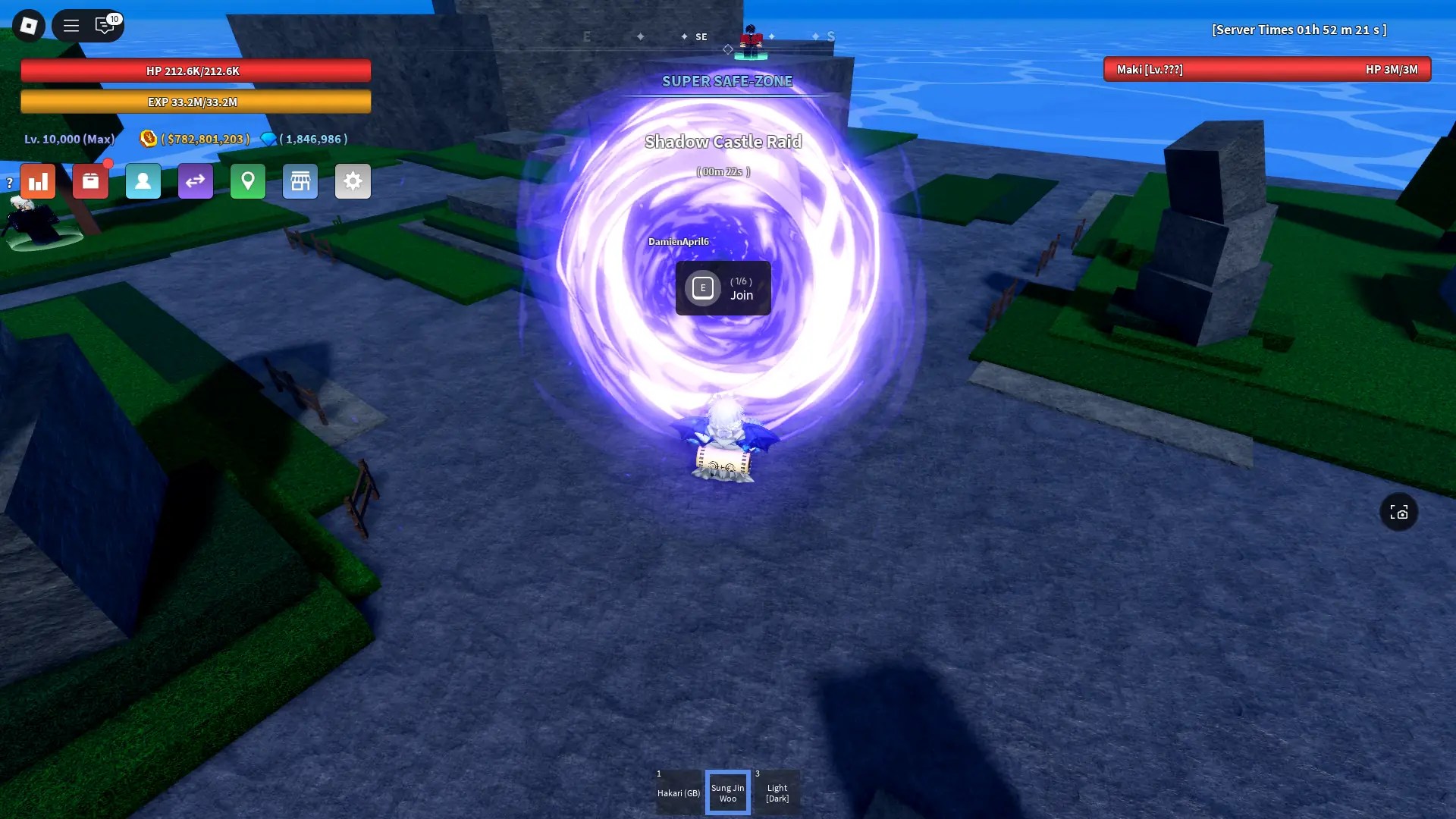Select the equipped Sung Jin Woo slot

pyautogui.click(x=728, y=792)
